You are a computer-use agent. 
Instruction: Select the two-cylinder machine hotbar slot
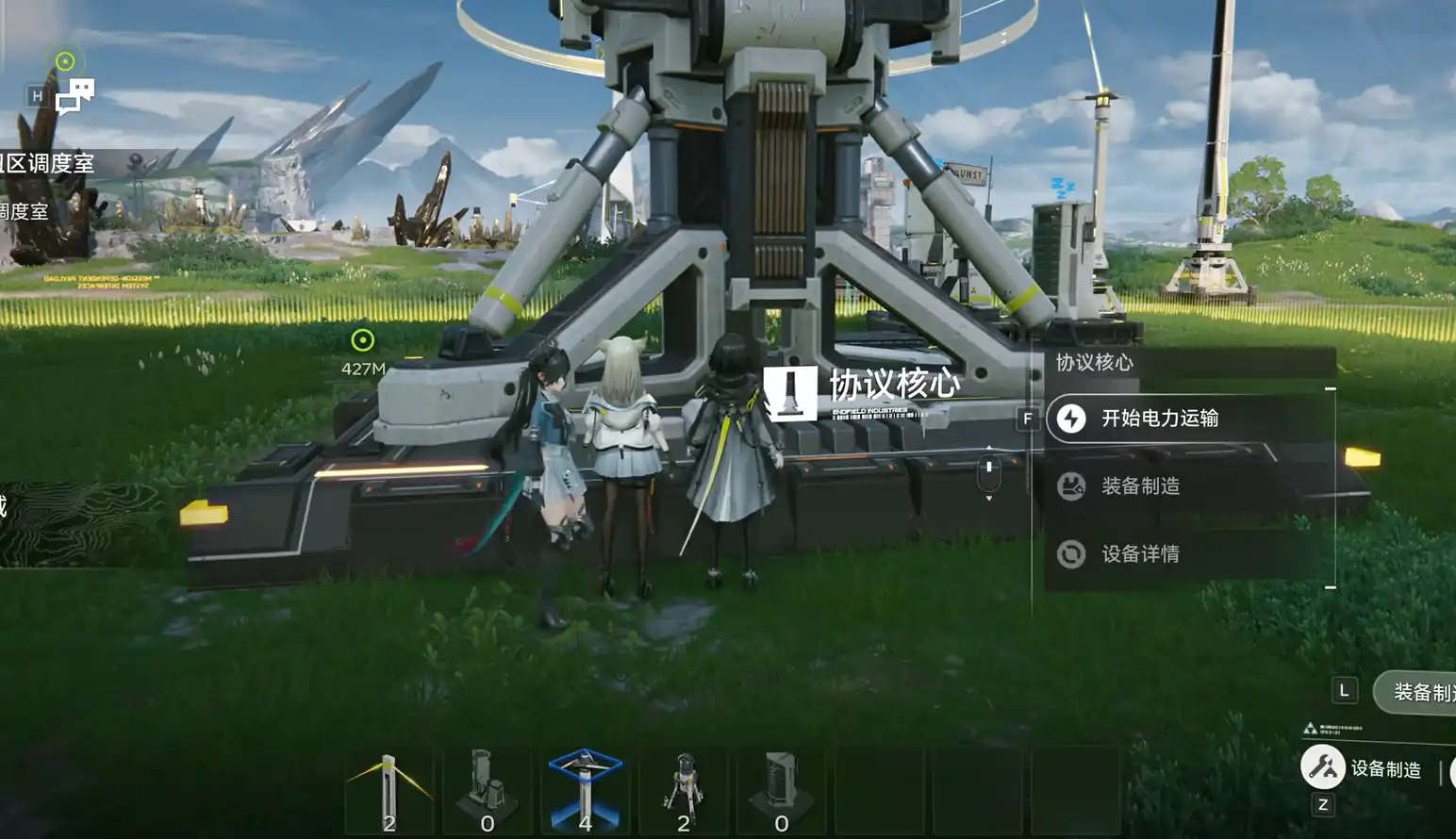[x=487, y=790]
